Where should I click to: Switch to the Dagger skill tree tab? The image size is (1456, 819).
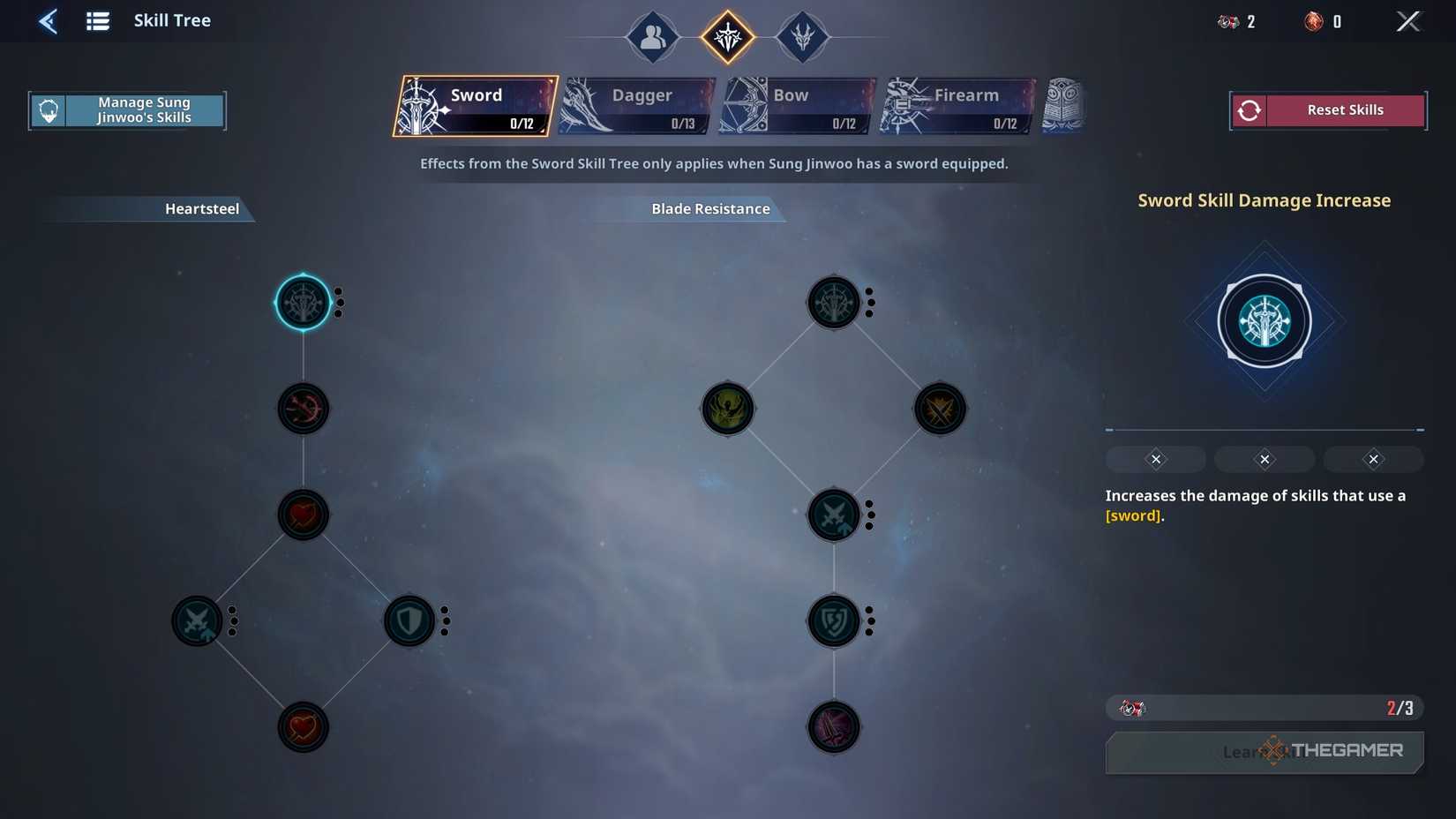(x=637, y=106)
